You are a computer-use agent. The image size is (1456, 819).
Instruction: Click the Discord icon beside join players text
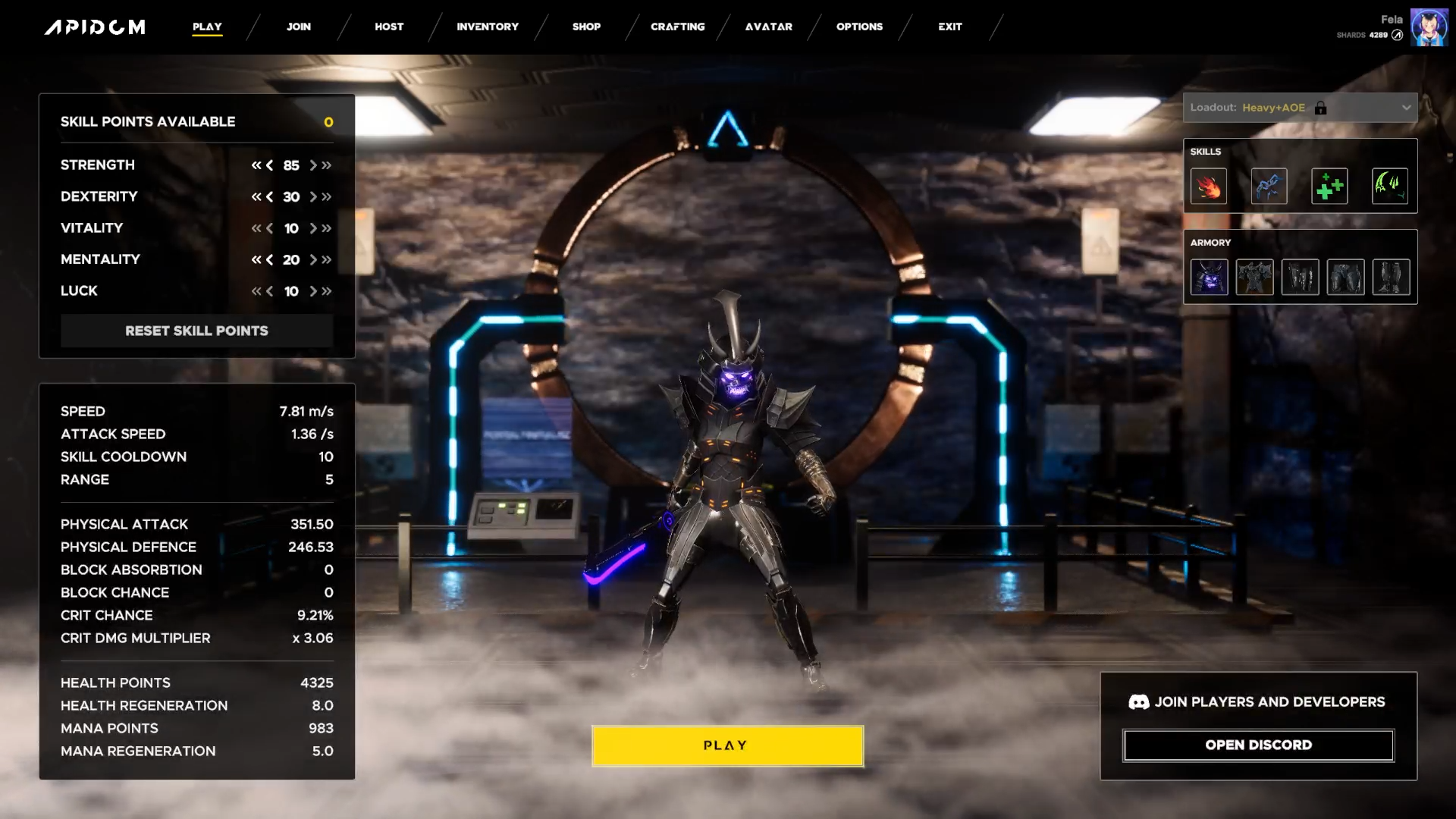click(1138, 701)
